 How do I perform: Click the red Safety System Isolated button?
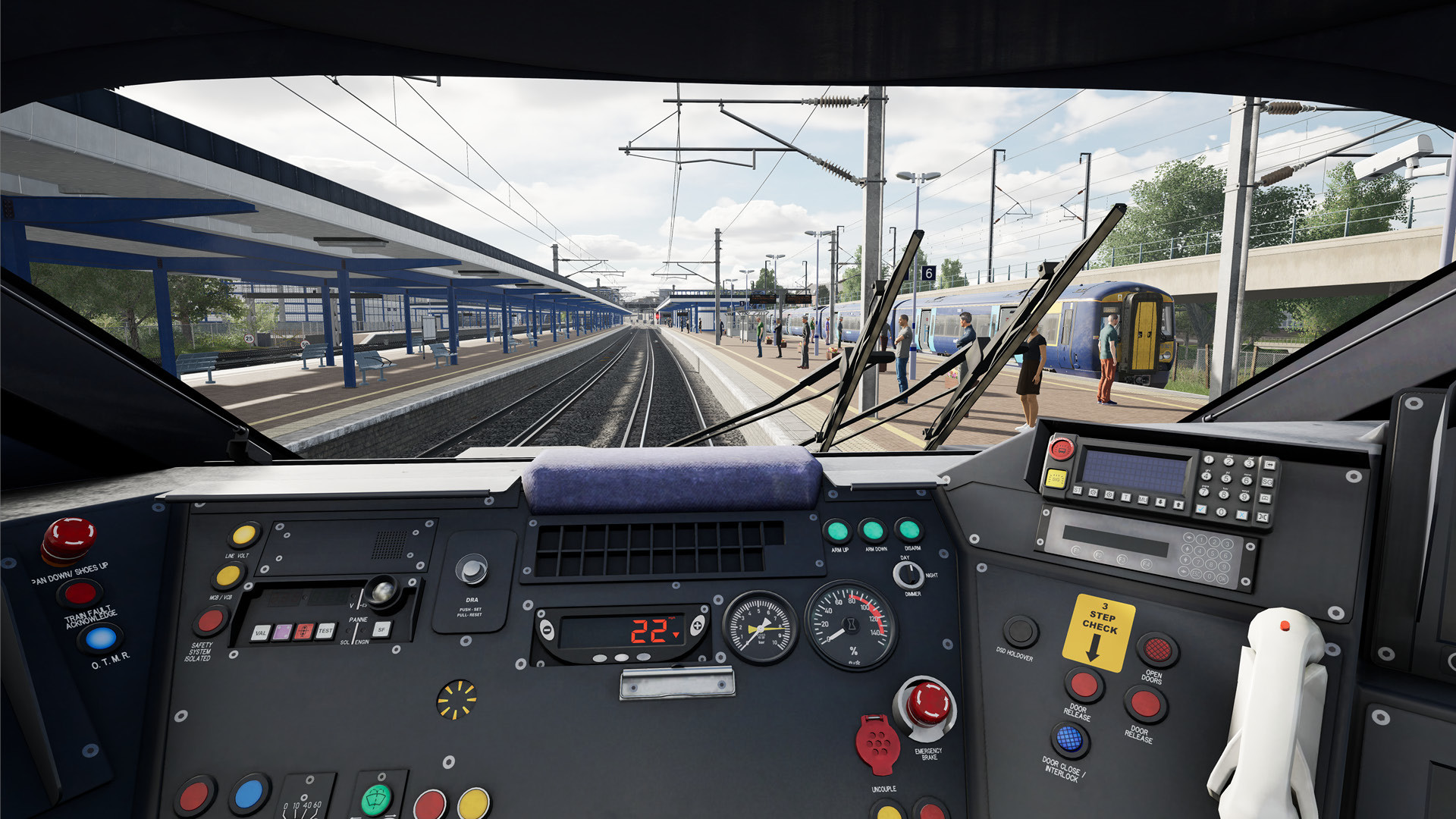[x=209, y=621]
